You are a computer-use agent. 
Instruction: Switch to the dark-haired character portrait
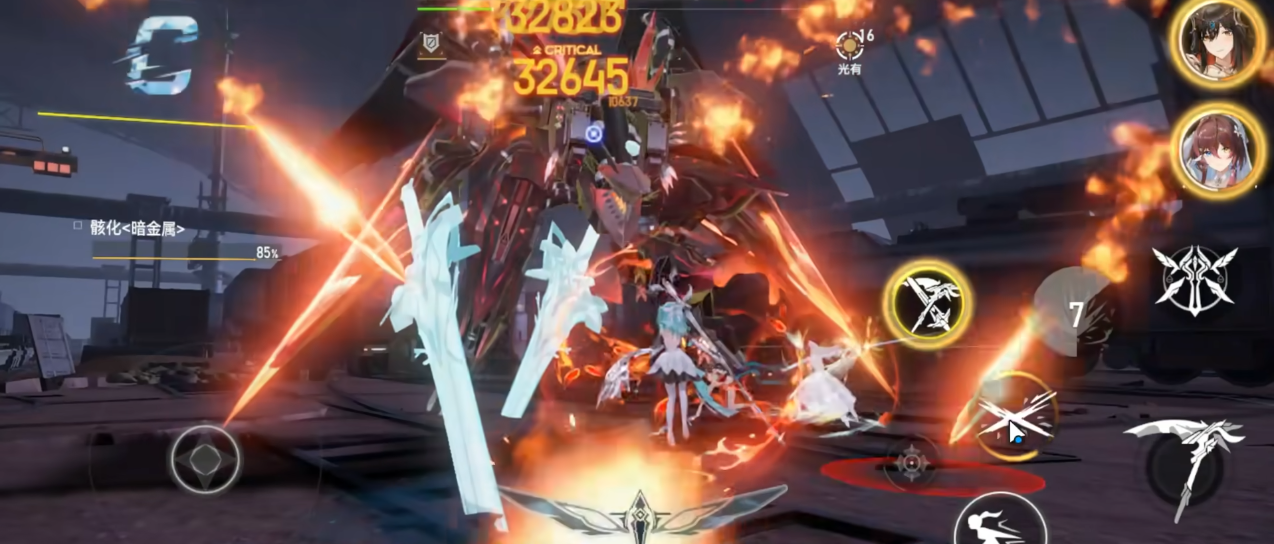pyautogui.click(x=1216, y=42)
